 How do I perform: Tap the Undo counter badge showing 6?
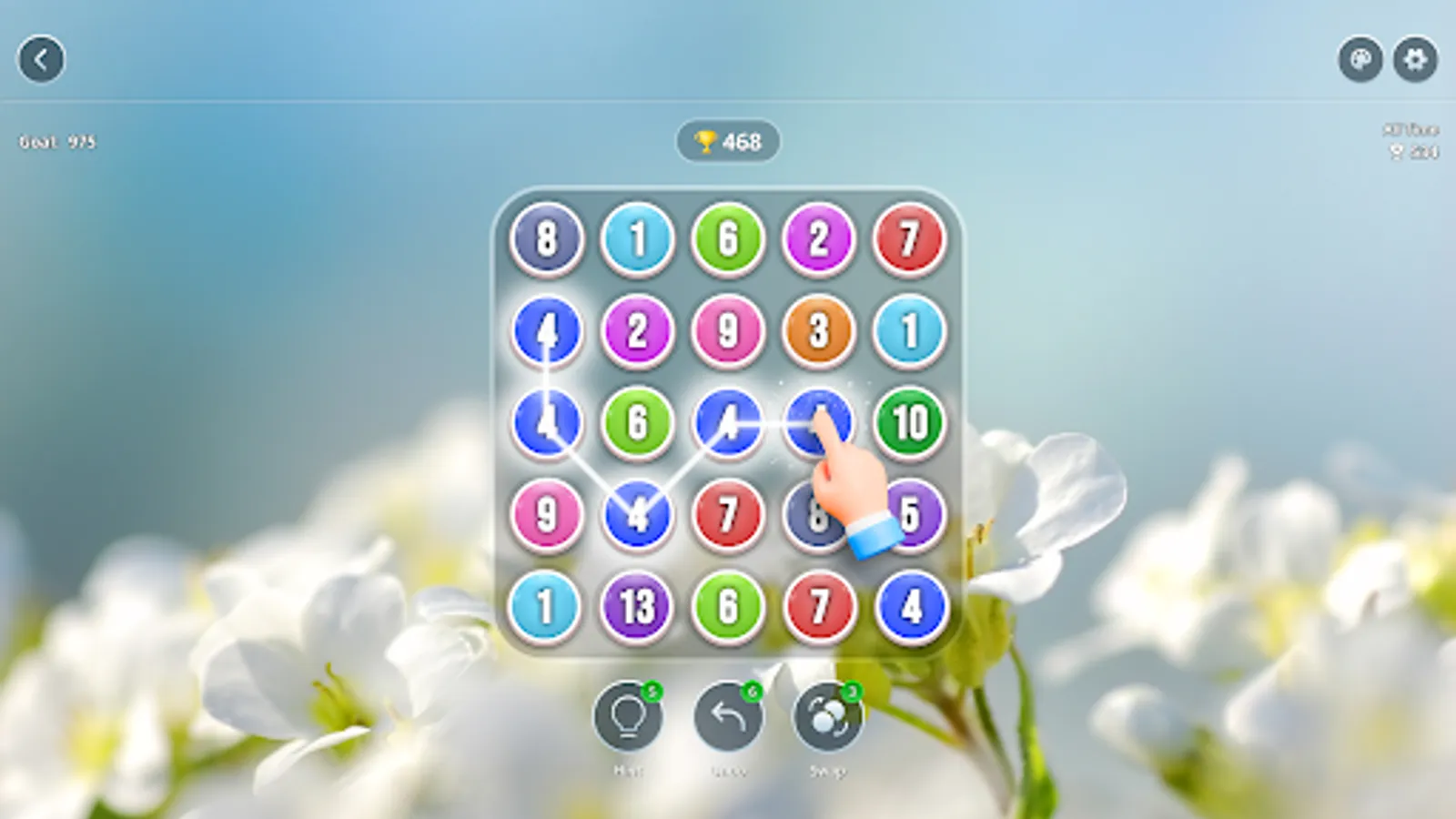[752, 692]
